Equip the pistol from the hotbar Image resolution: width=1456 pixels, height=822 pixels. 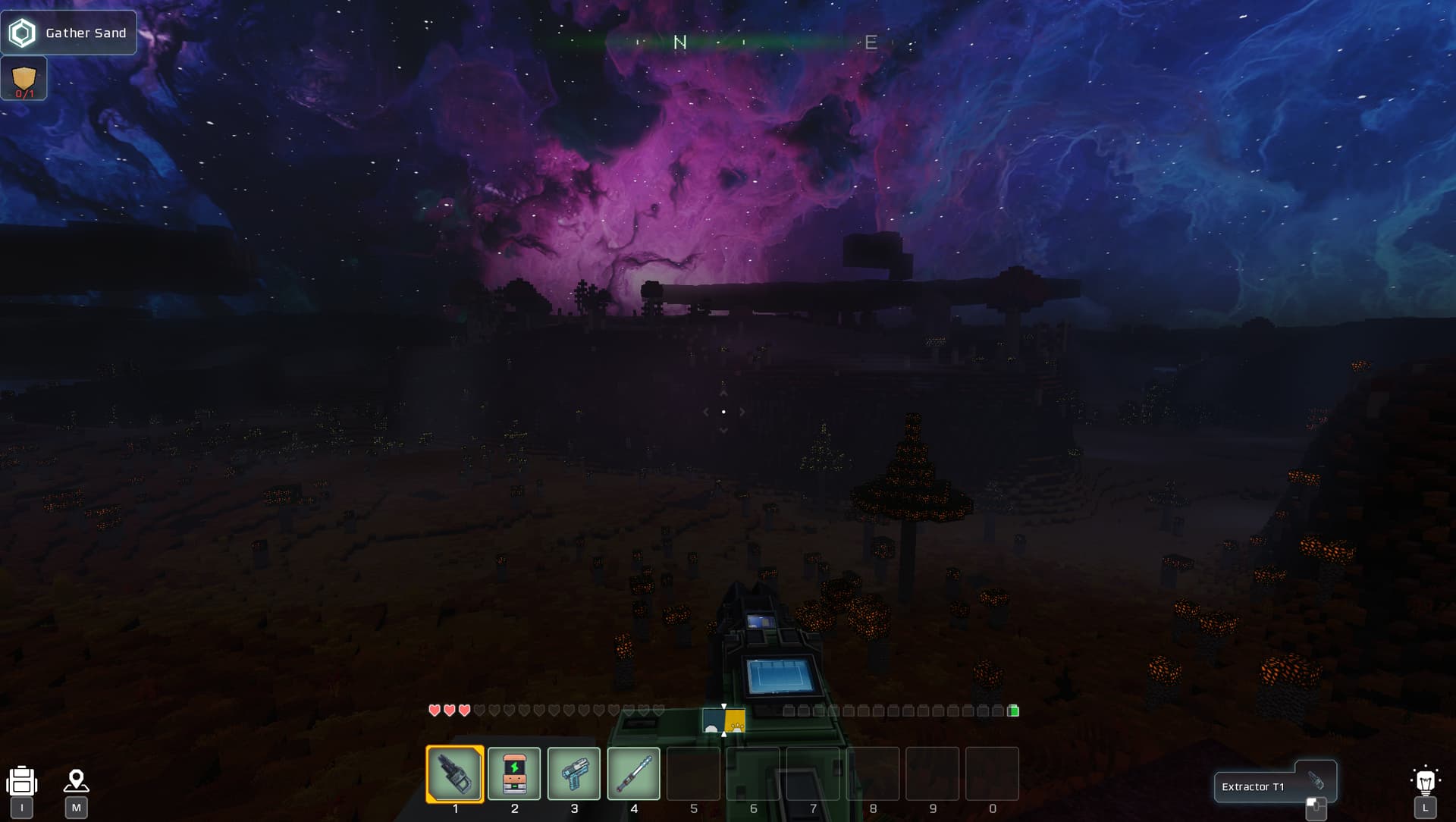574,773
